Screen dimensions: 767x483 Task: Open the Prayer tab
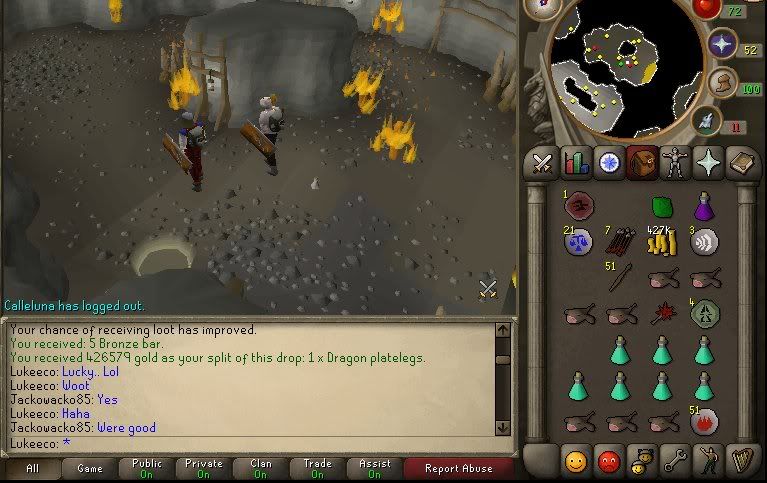(707, 162)
